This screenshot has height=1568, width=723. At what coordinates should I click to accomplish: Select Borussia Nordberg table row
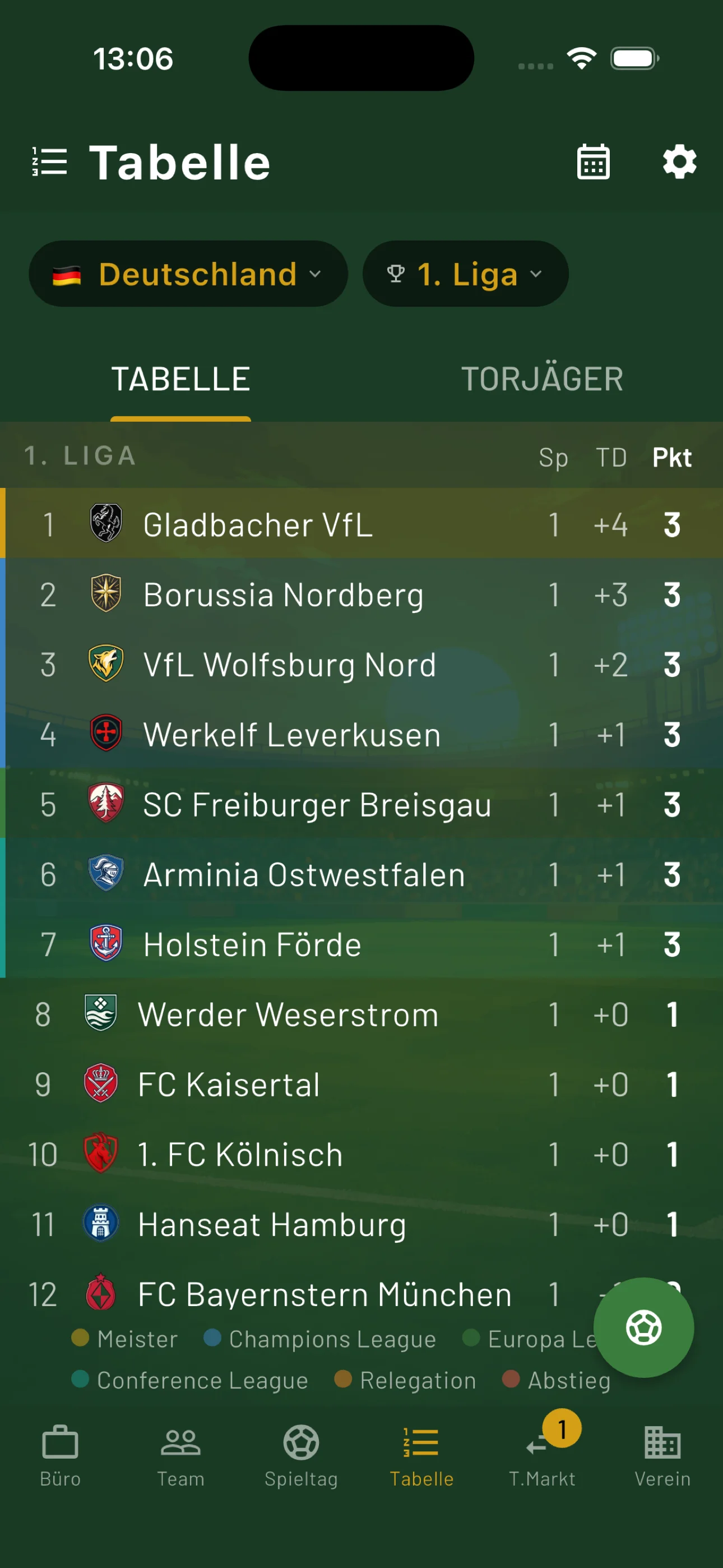(361, 594)
